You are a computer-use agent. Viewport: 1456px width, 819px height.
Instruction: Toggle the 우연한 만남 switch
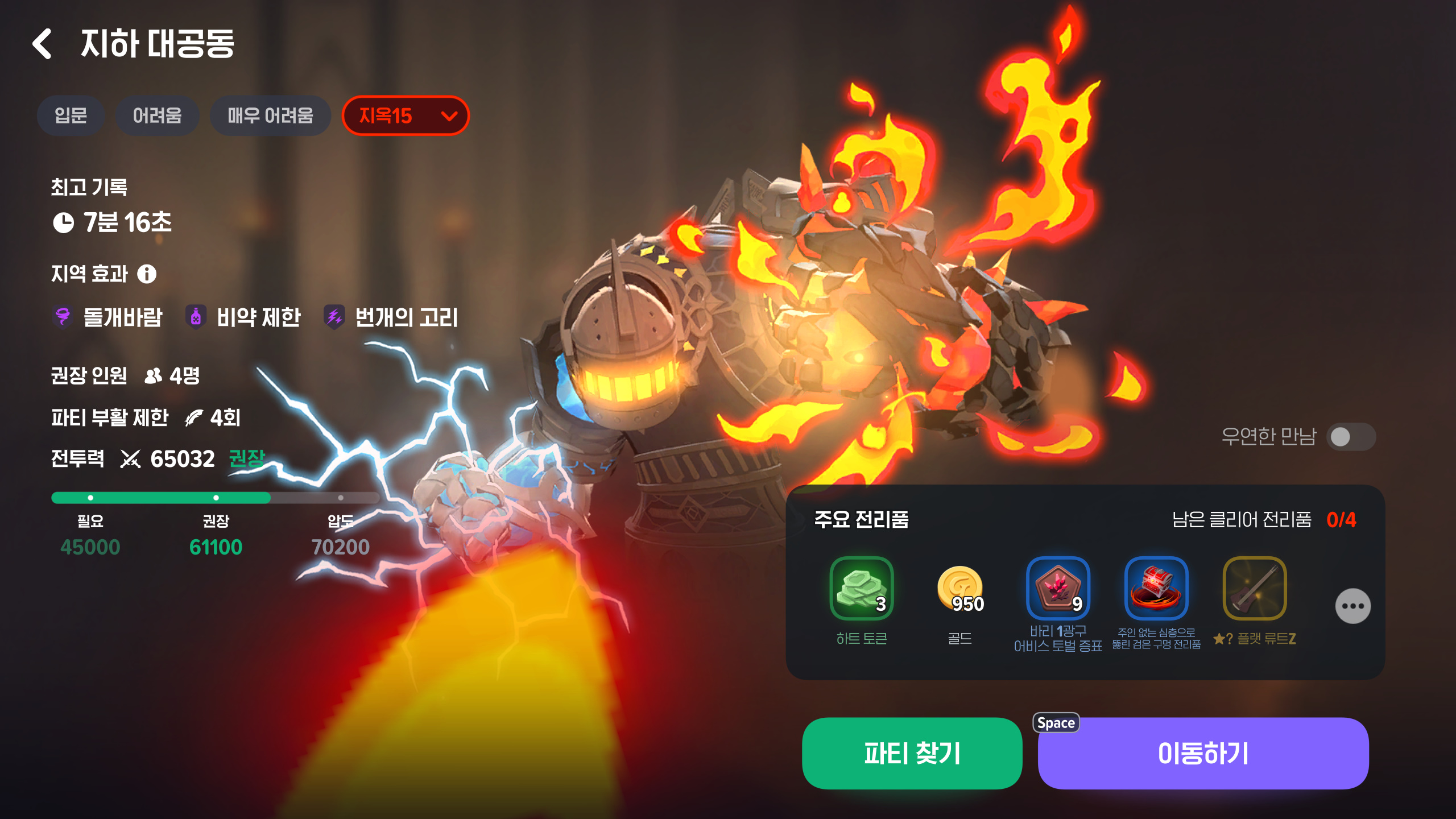point(1351,437)
